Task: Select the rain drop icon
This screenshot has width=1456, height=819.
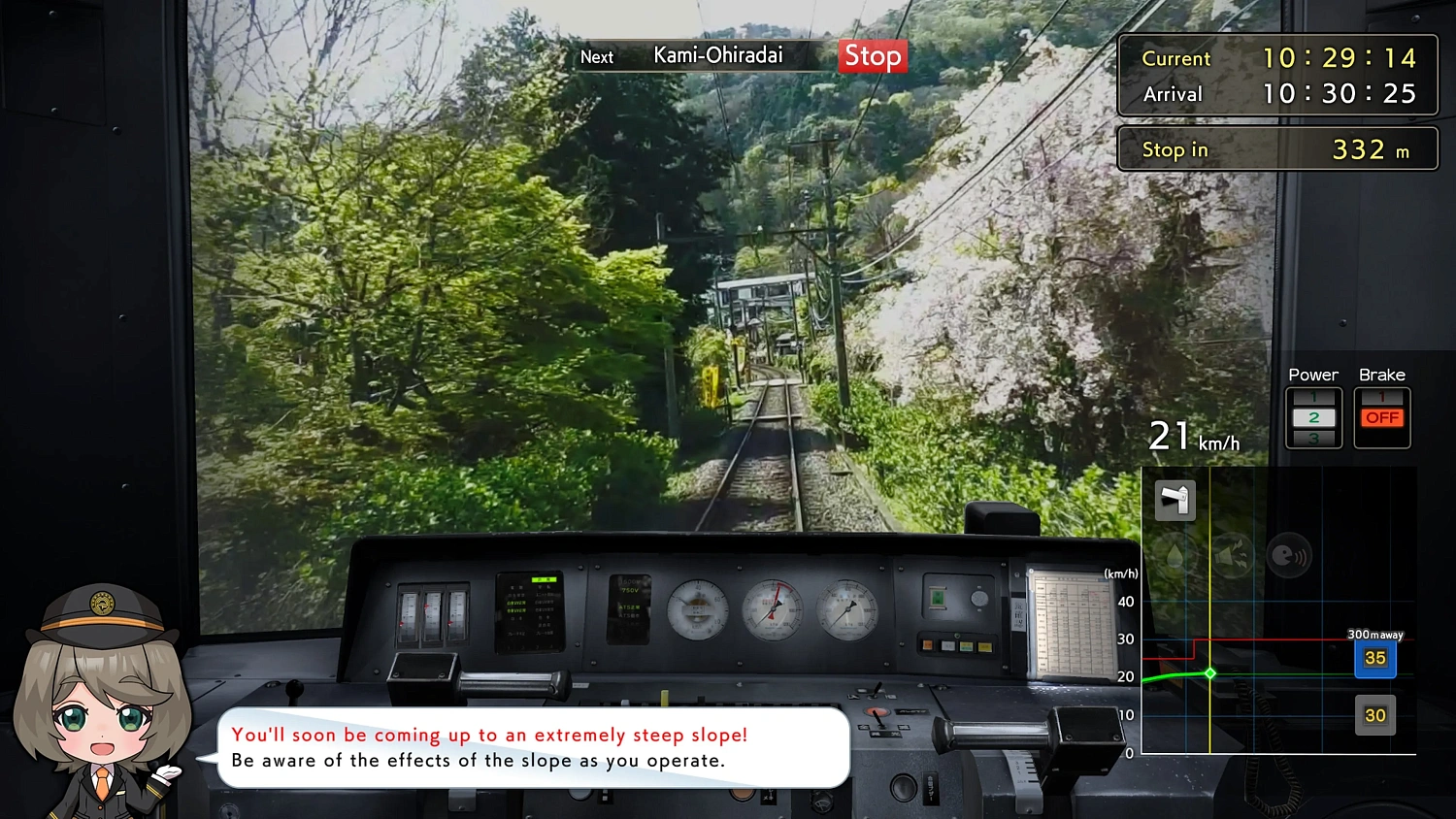Action: pos(1175,556)
